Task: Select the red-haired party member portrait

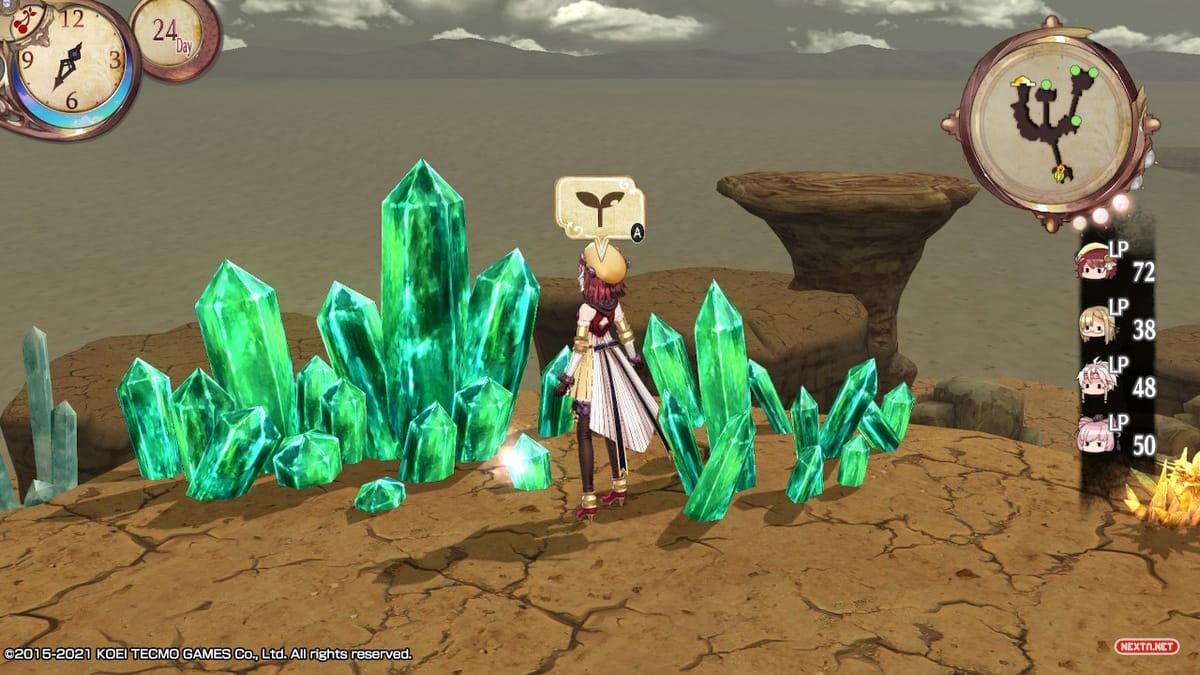Action: pyautogui.click(x=1094, y=264)
